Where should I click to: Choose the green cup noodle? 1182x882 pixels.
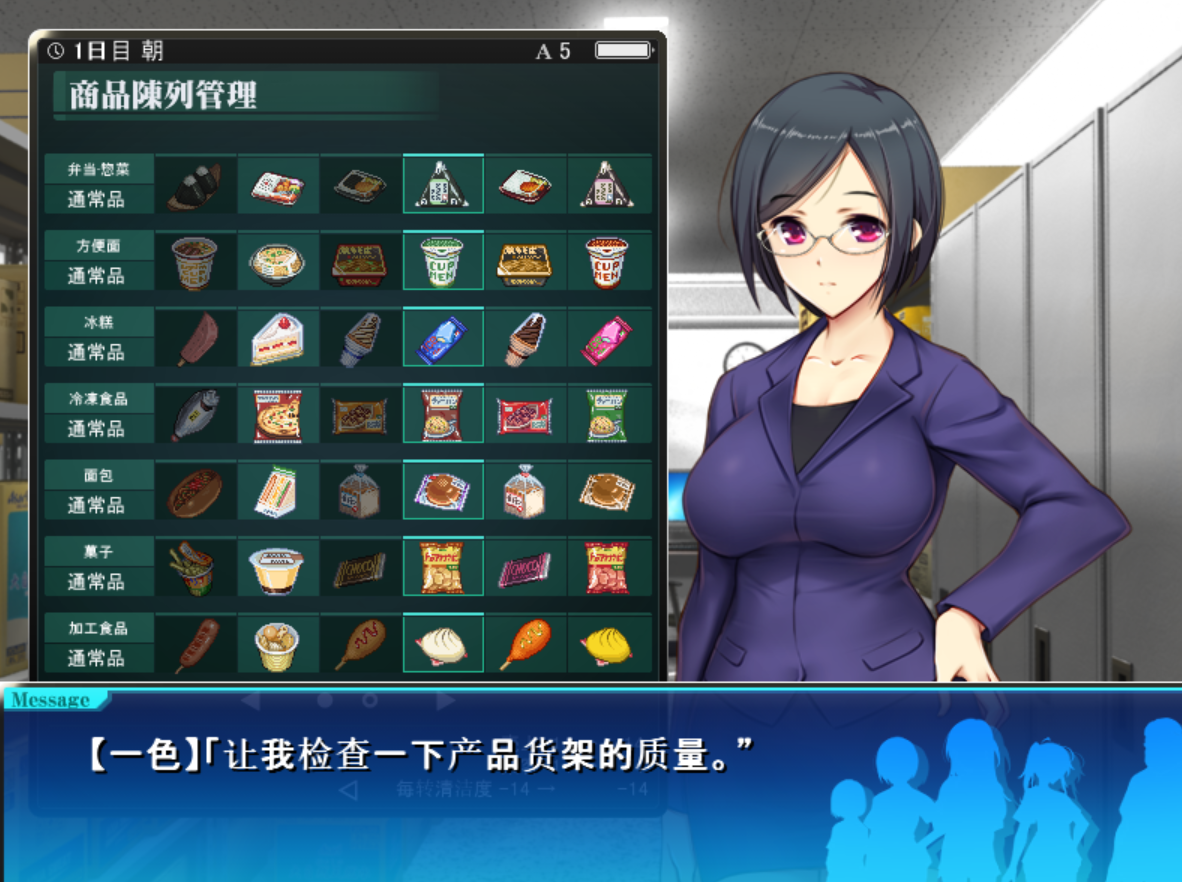[x=442, y=262]
